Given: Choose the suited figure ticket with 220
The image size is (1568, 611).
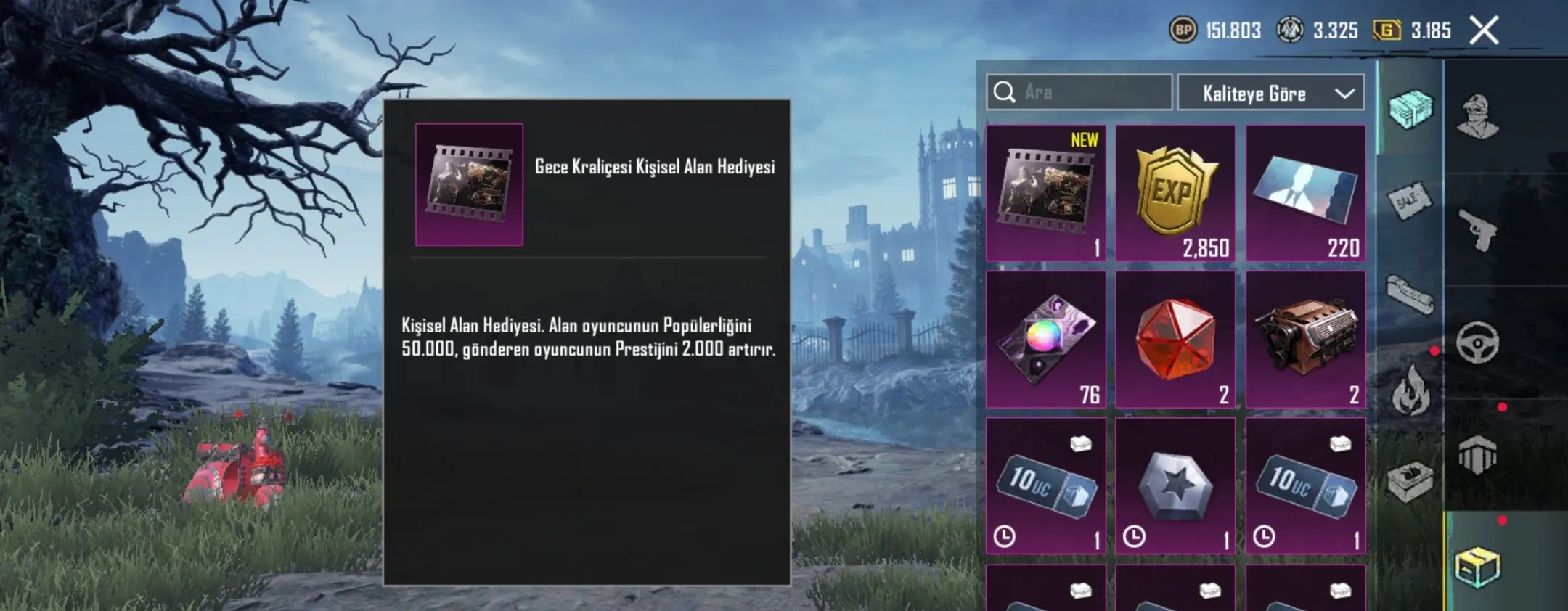Looking at the screenshot, I should click(1305, 192).
